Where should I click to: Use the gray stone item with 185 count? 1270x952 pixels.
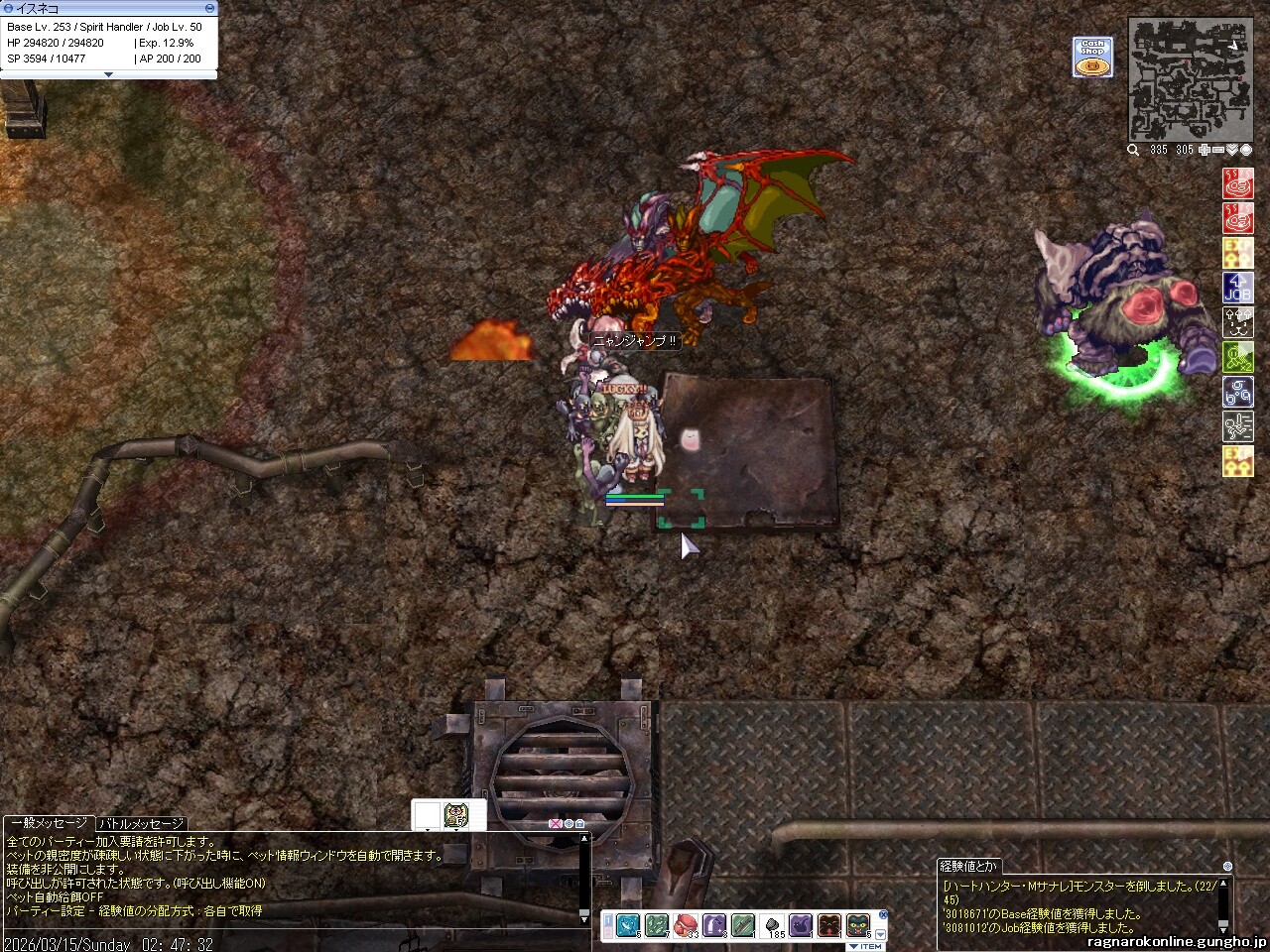click(x=771, y=925)
